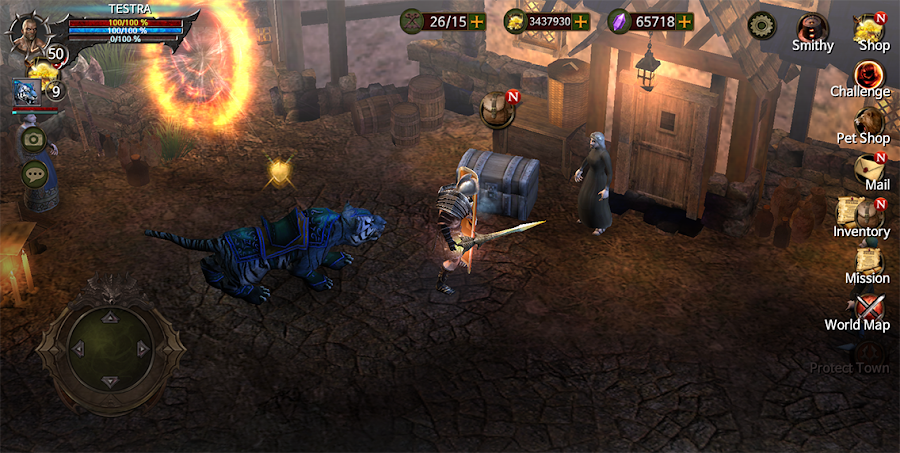Collect the gold pile under the portrait
Viewport: 900px width, 453px height.
40,71
